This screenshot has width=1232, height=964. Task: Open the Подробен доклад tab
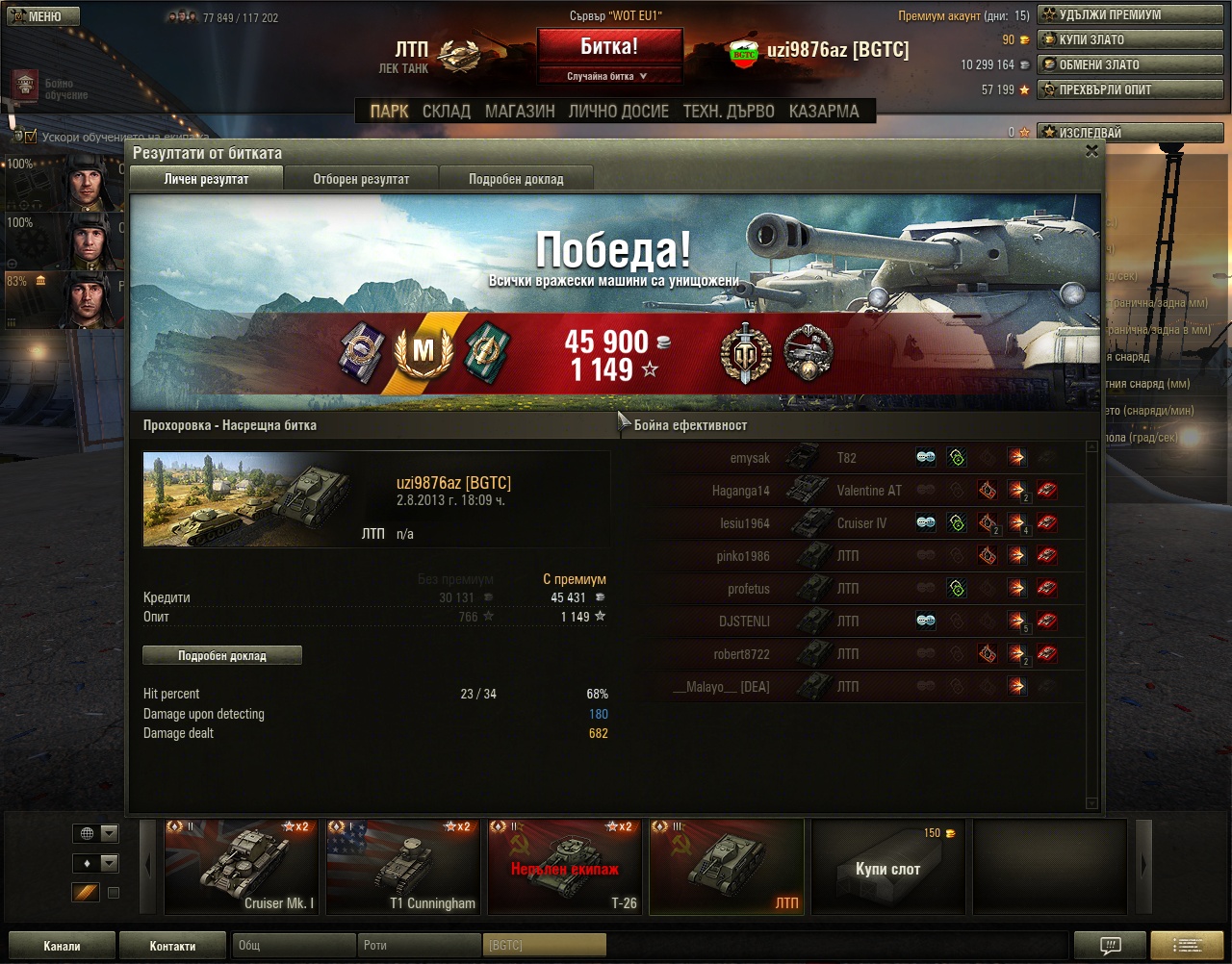(x=516, y=179)
